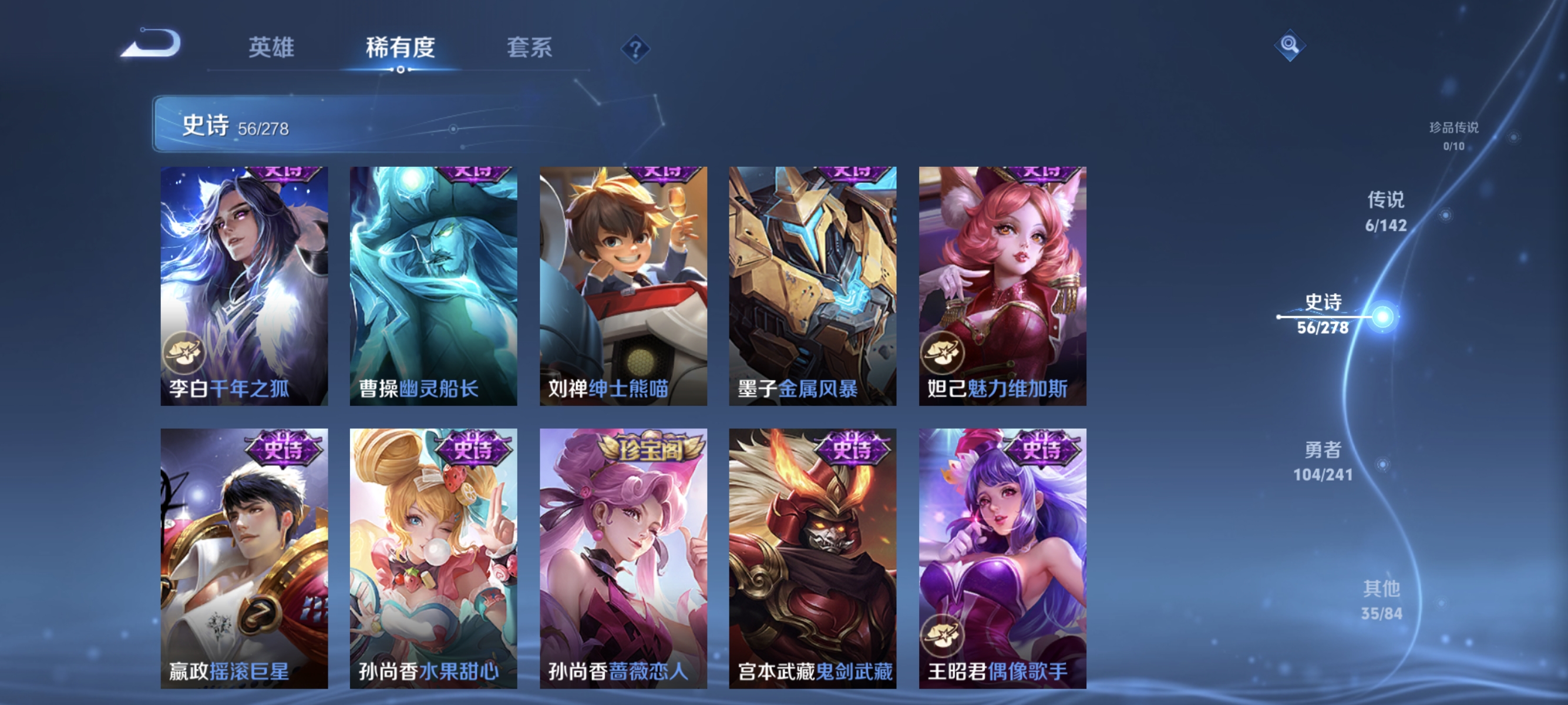Open the search magnifier icon
The width and height of the screenshot is (1568, 705).
point(1290,45)
